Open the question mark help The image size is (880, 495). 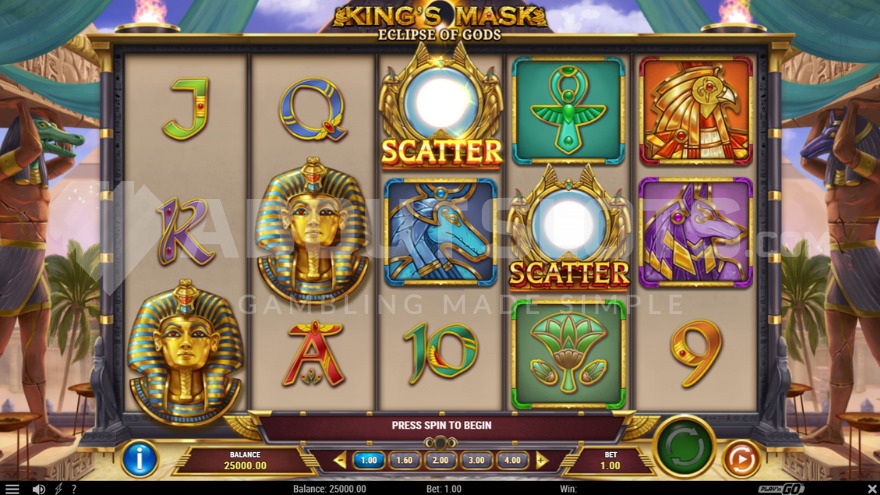point(73,489)
